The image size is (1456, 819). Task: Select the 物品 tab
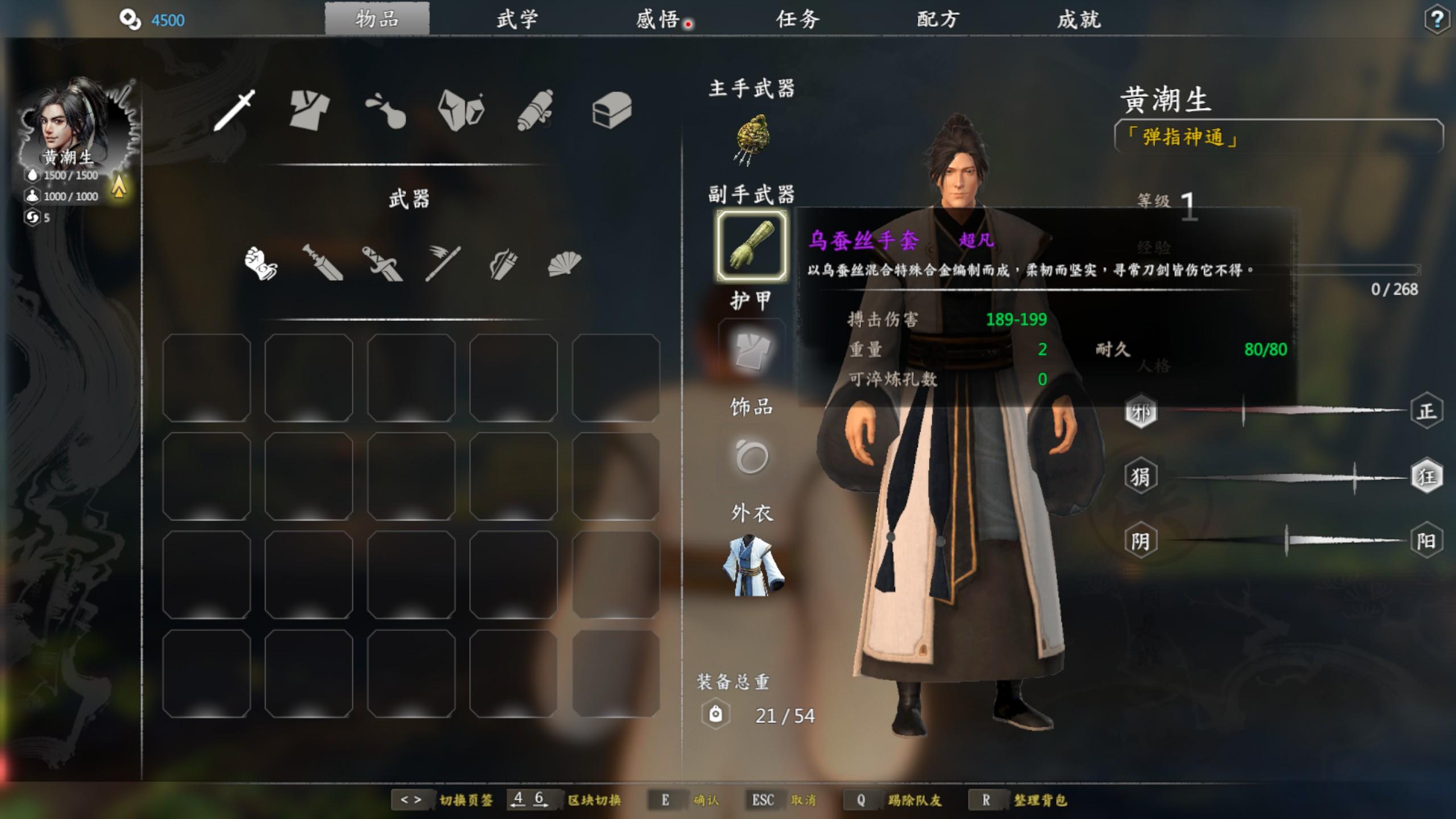coord(377,20)
